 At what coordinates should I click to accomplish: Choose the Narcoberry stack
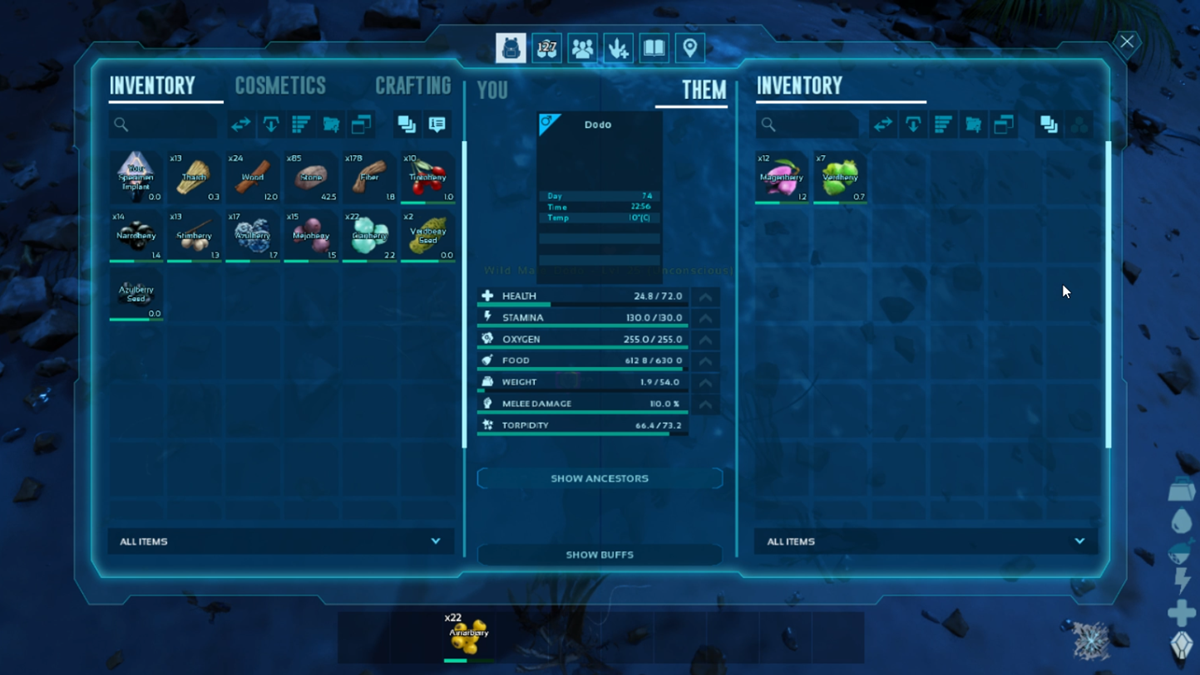[135, 237]
